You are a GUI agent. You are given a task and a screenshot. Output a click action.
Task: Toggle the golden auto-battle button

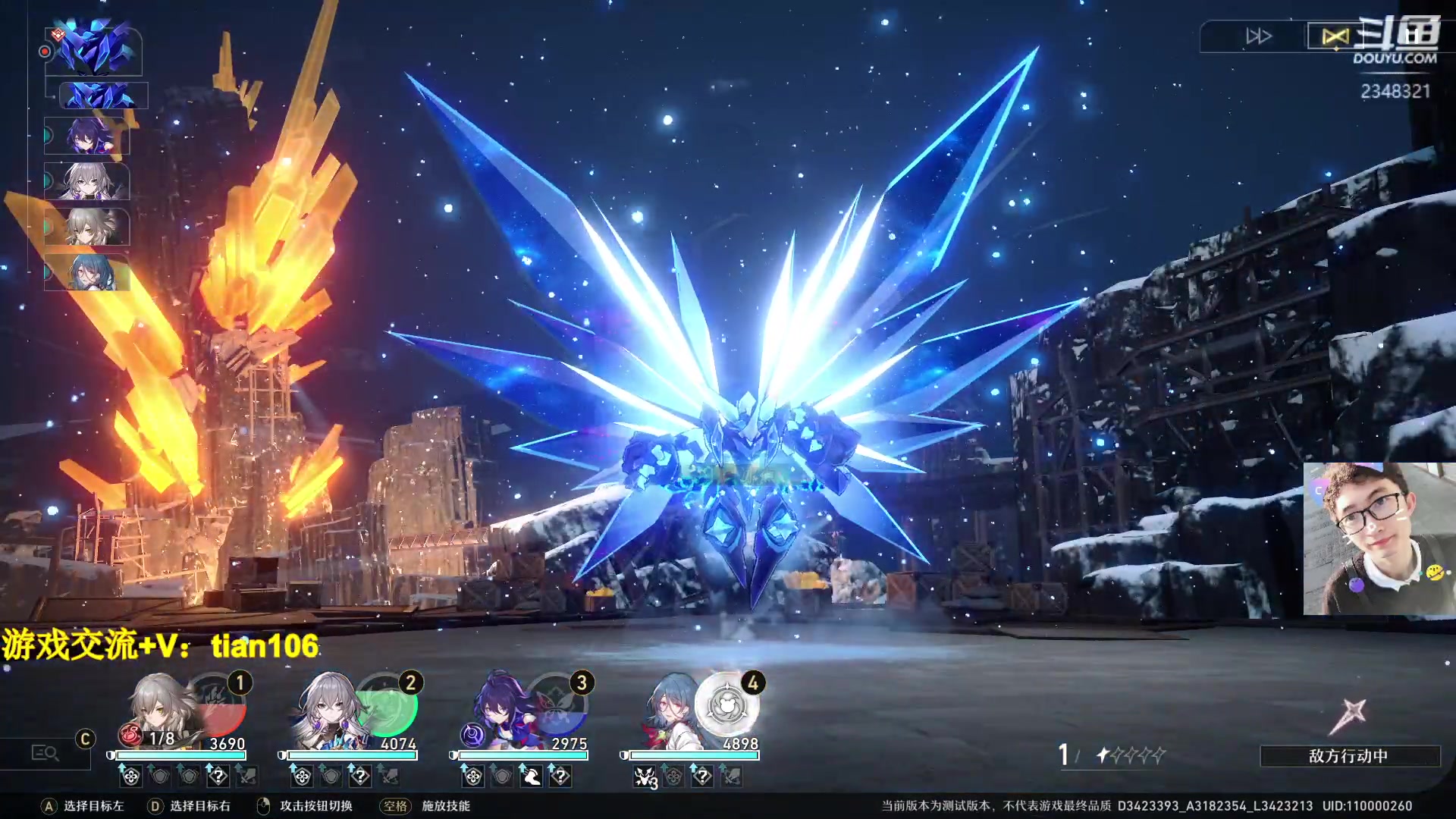1335,36
